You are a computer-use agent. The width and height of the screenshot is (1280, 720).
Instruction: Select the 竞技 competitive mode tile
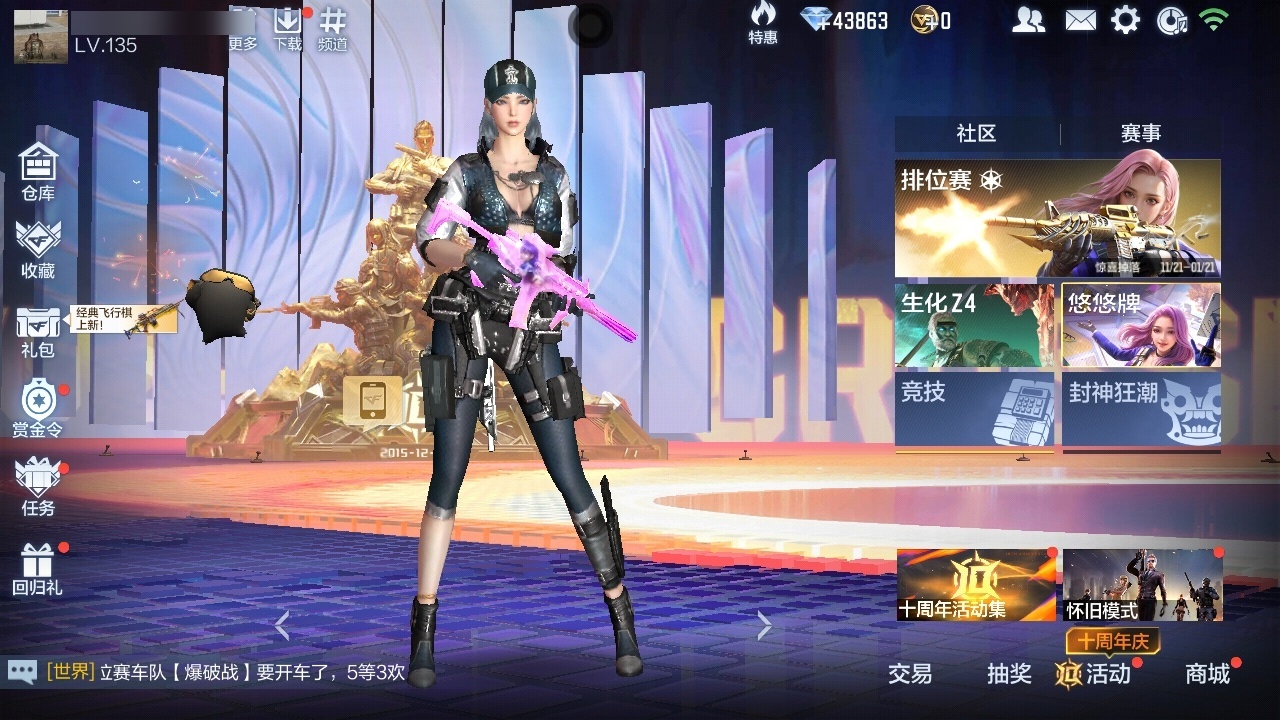click(x=974, y=410)
